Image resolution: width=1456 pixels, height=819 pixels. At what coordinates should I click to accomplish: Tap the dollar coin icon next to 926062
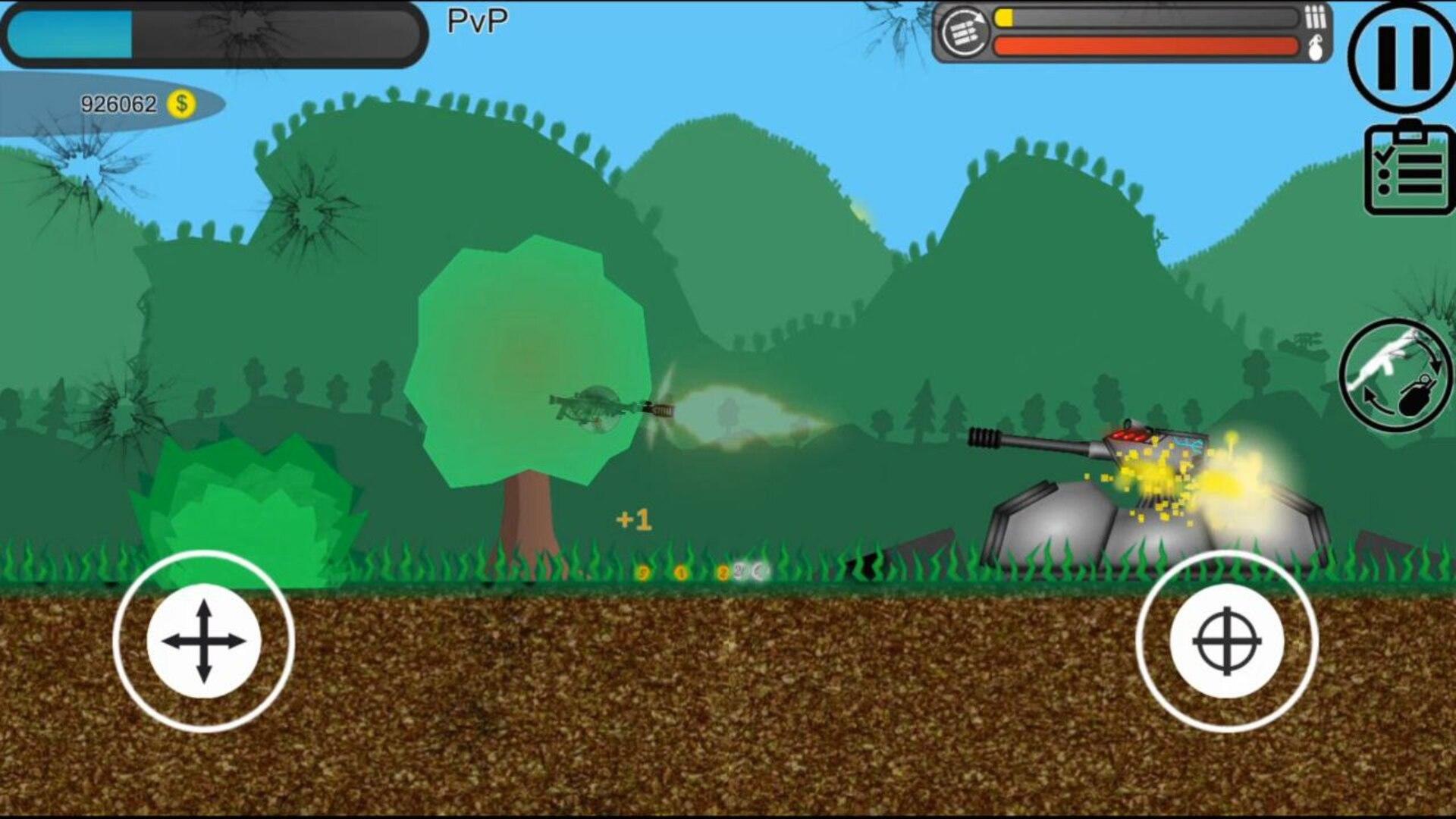182,101
